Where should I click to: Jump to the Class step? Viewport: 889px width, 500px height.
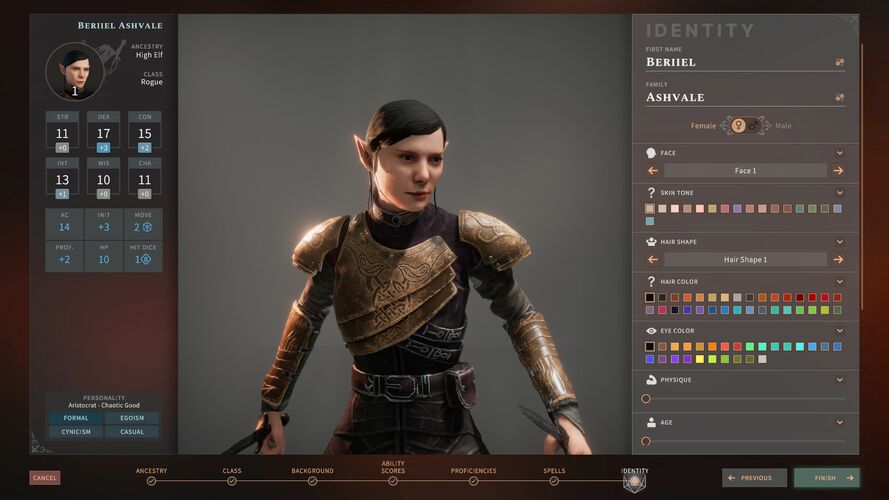[232, 480]
